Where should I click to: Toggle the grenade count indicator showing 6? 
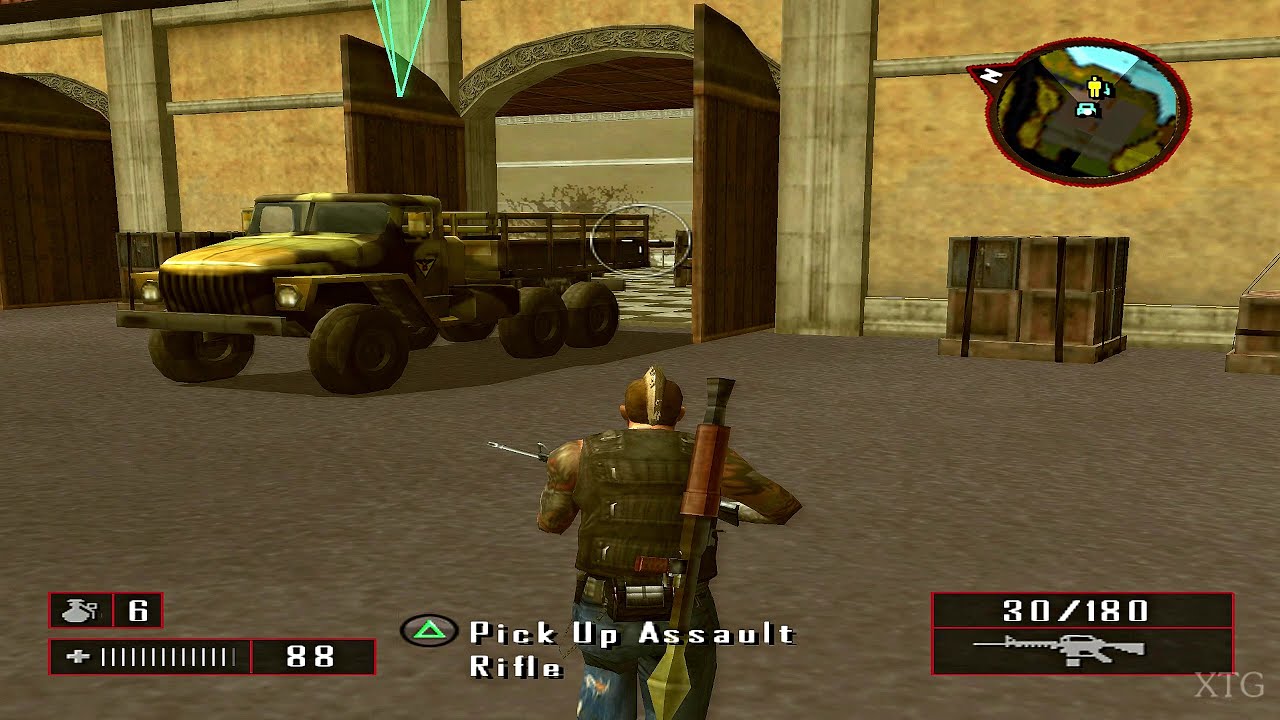[105, 610]
